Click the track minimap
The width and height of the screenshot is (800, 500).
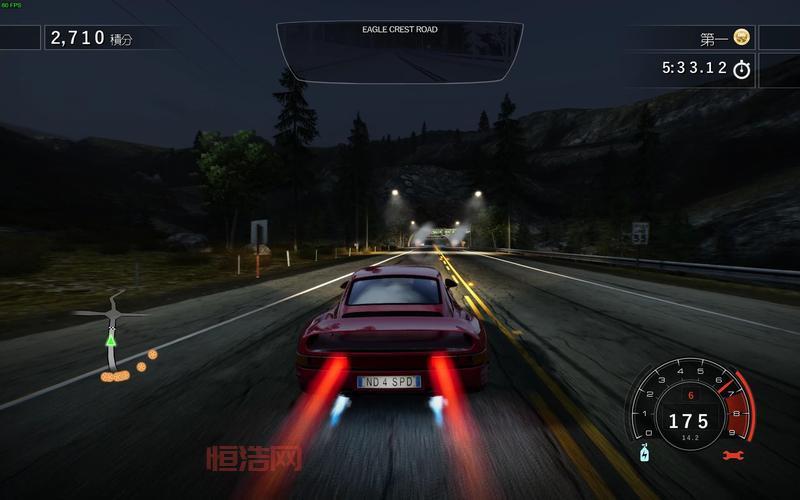coord(114,342)
